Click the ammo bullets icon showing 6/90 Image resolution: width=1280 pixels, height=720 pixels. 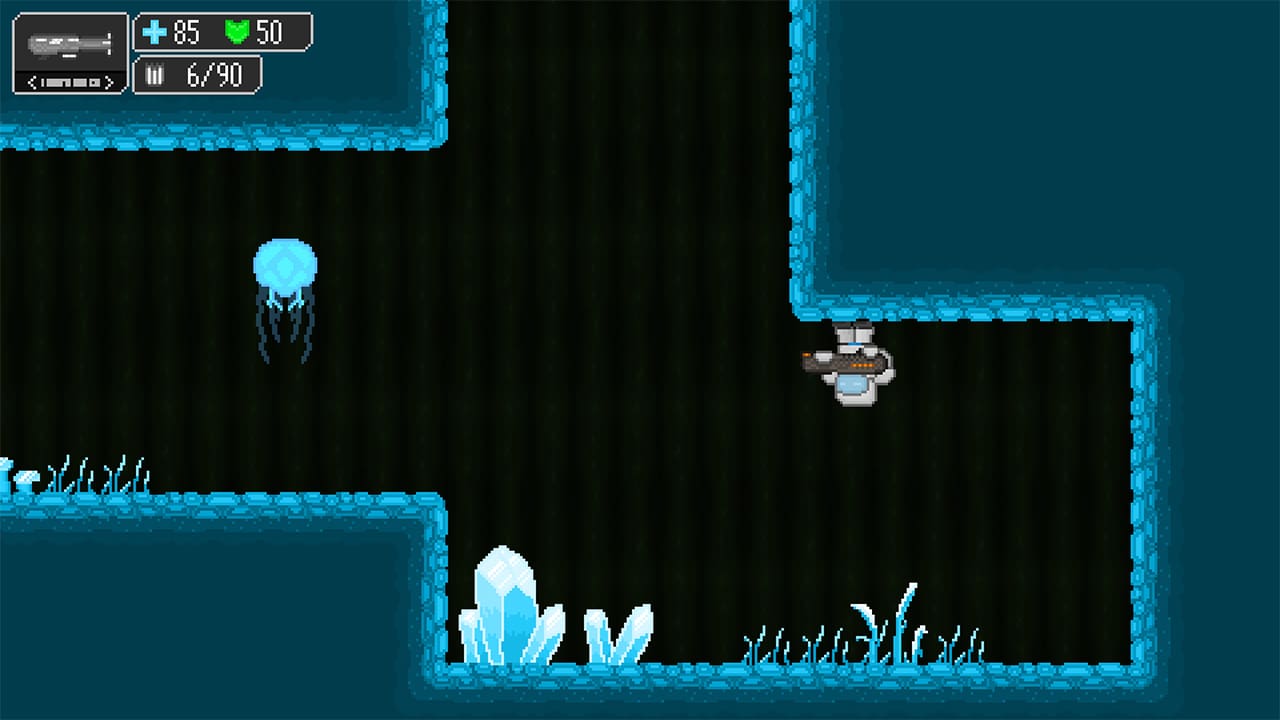155,74
